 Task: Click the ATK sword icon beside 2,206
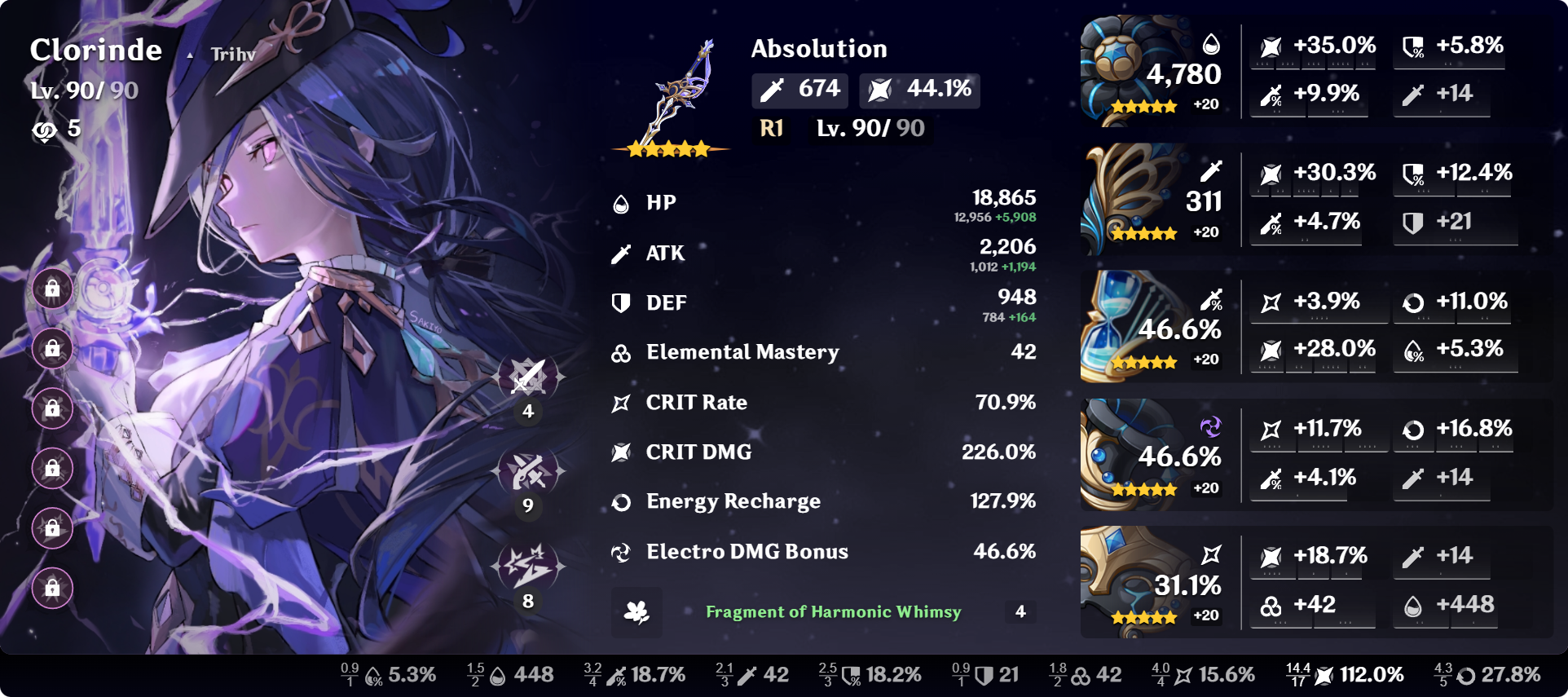point(621,254)
